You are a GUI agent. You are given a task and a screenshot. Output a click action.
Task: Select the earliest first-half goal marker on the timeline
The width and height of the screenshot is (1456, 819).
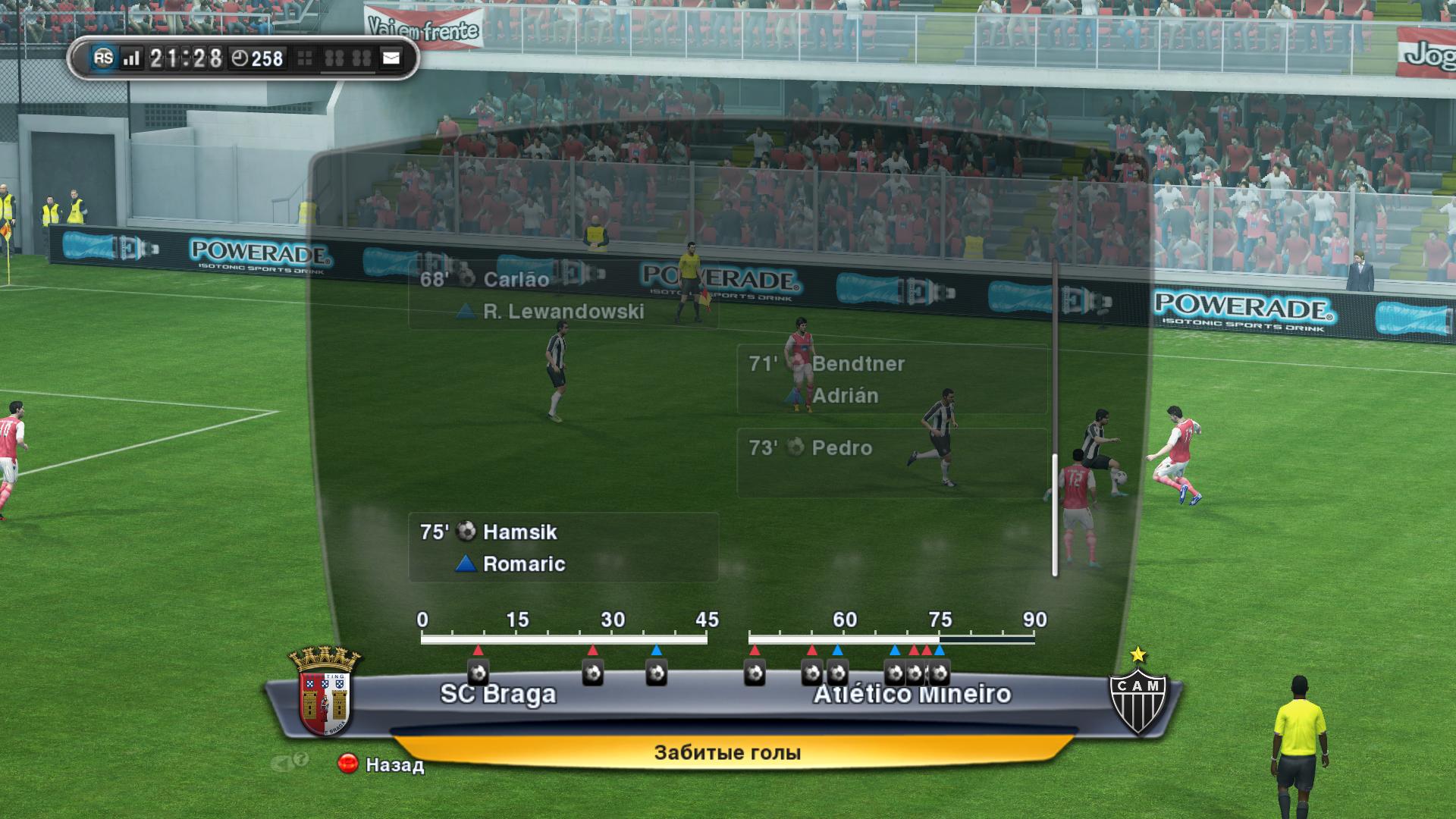pos(478,673)
